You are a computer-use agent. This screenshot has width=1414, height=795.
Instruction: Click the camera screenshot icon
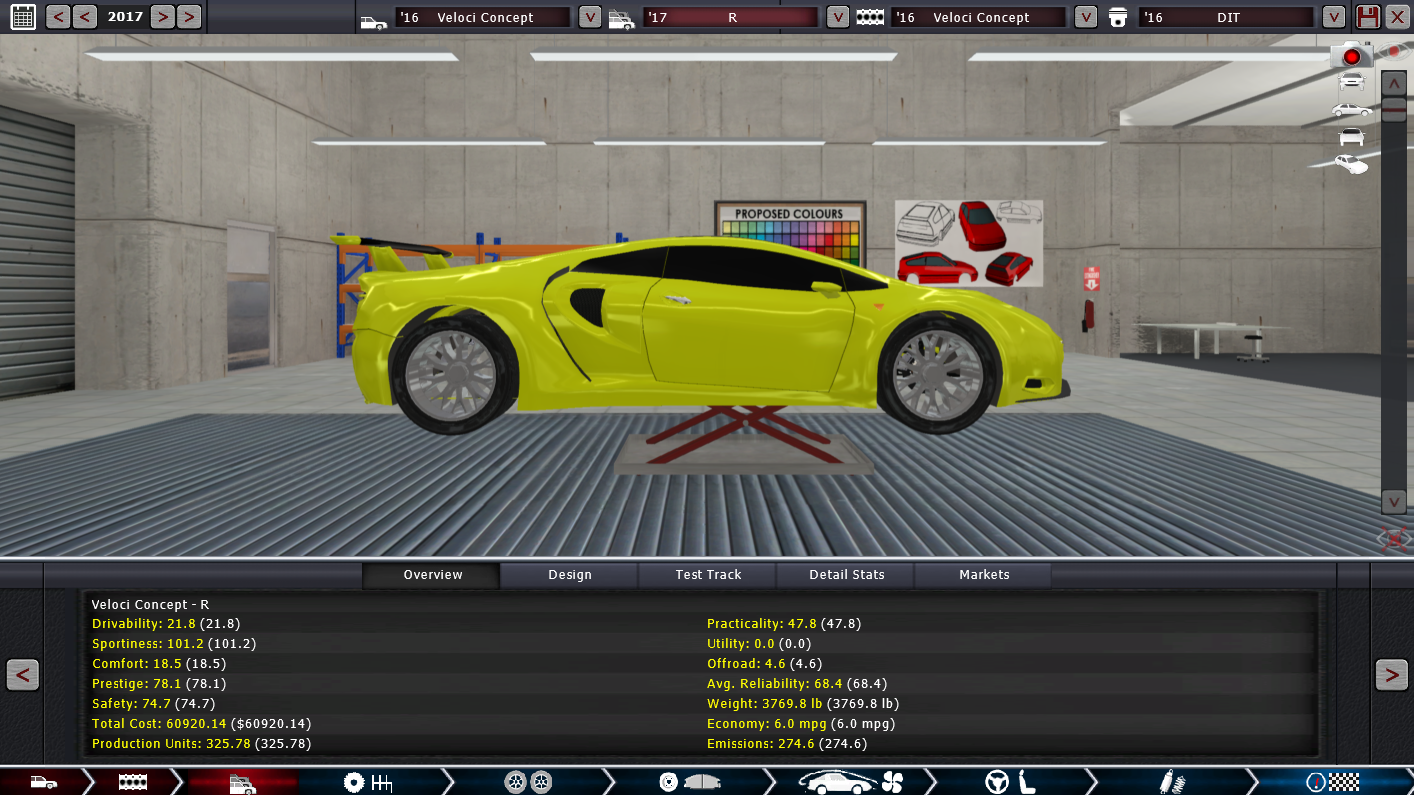tap(1351, 56)
